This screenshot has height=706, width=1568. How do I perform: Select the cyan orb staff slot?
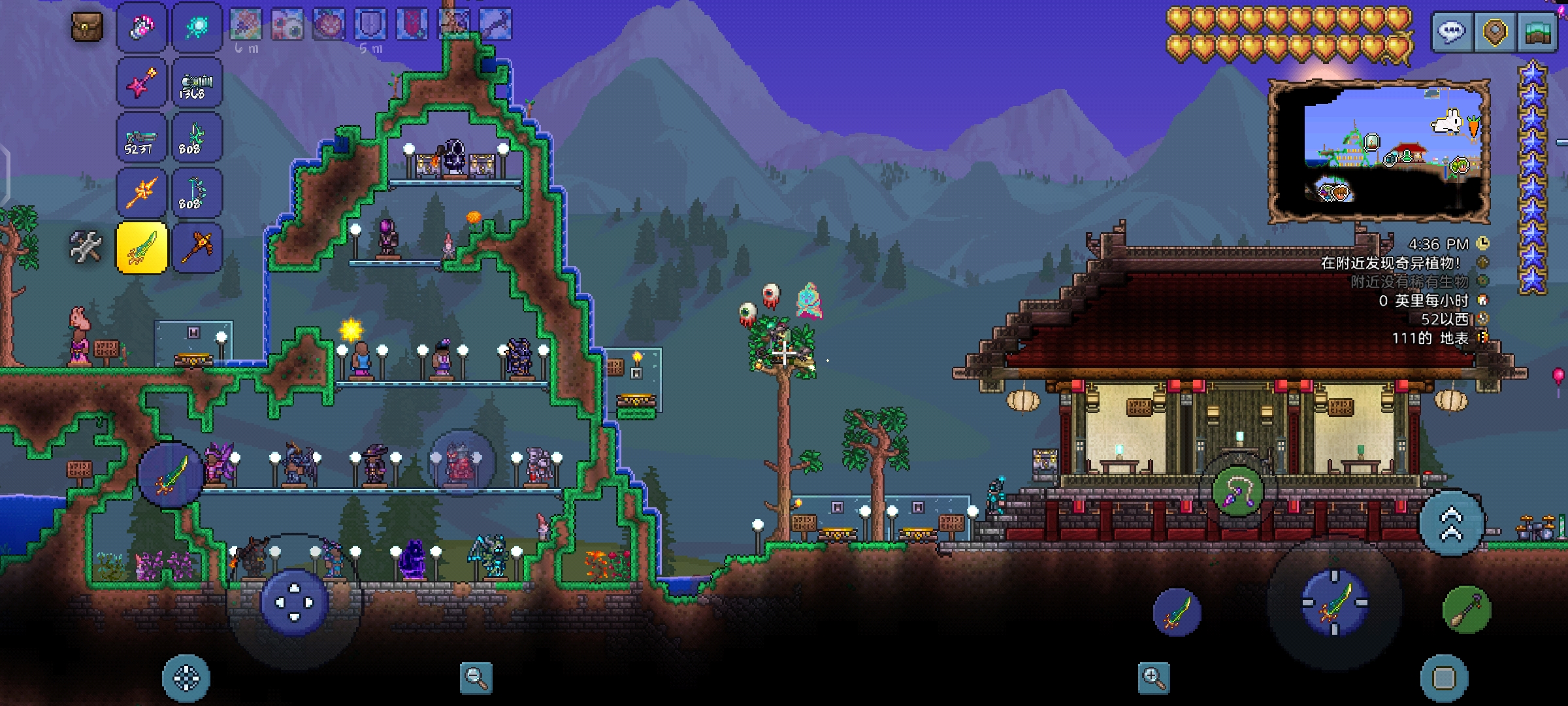[197, 27]
